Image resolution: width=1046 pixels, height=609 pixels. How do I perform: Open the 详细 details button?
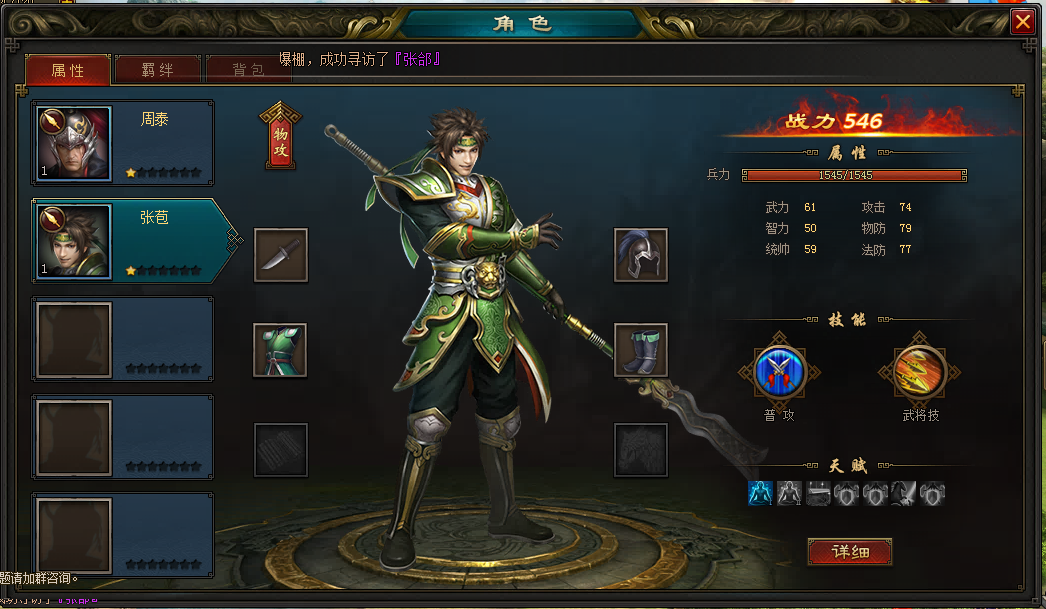click(849, 551)
